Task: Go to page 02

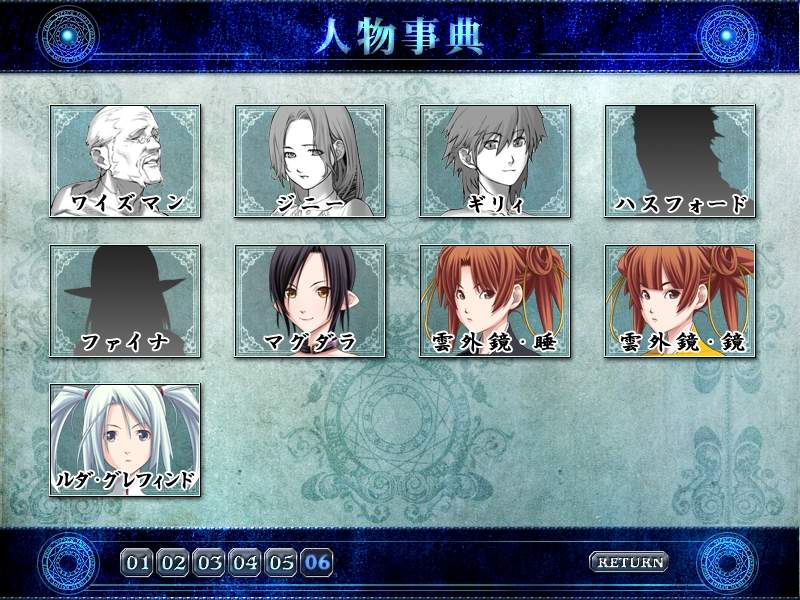Action: click(x=174, y=562)
